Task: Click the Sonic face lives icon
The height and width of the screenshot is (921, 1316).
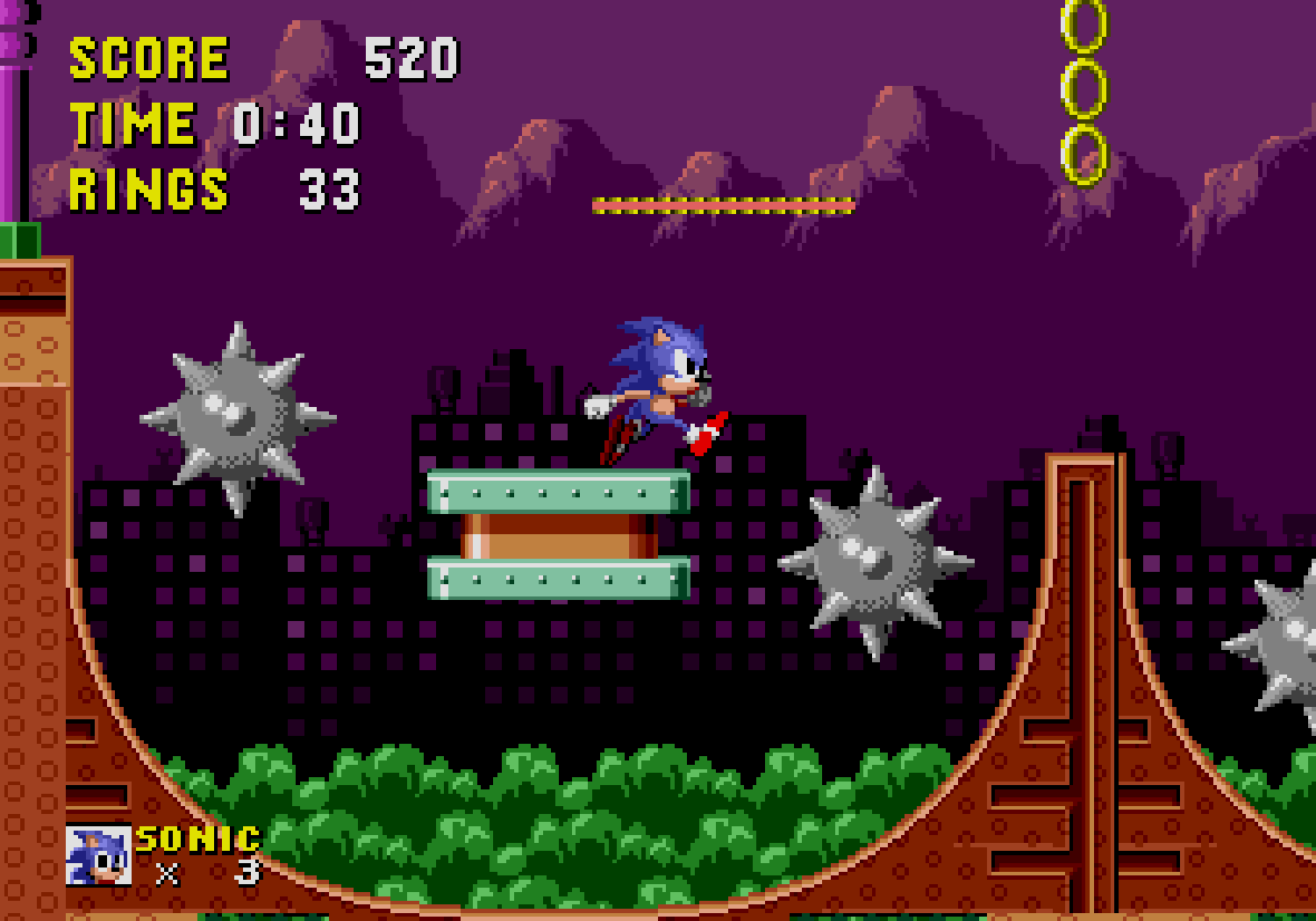Action: pos(98,855)
